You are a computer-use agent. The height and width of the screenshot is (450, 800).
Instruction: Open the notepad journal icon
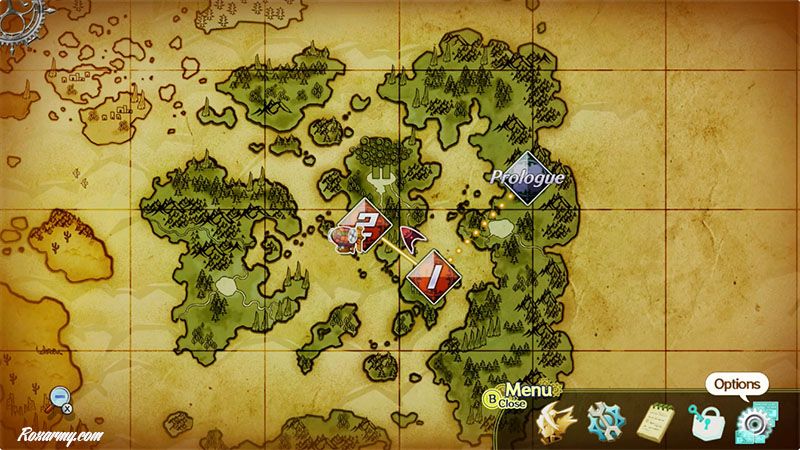(657, 421)
